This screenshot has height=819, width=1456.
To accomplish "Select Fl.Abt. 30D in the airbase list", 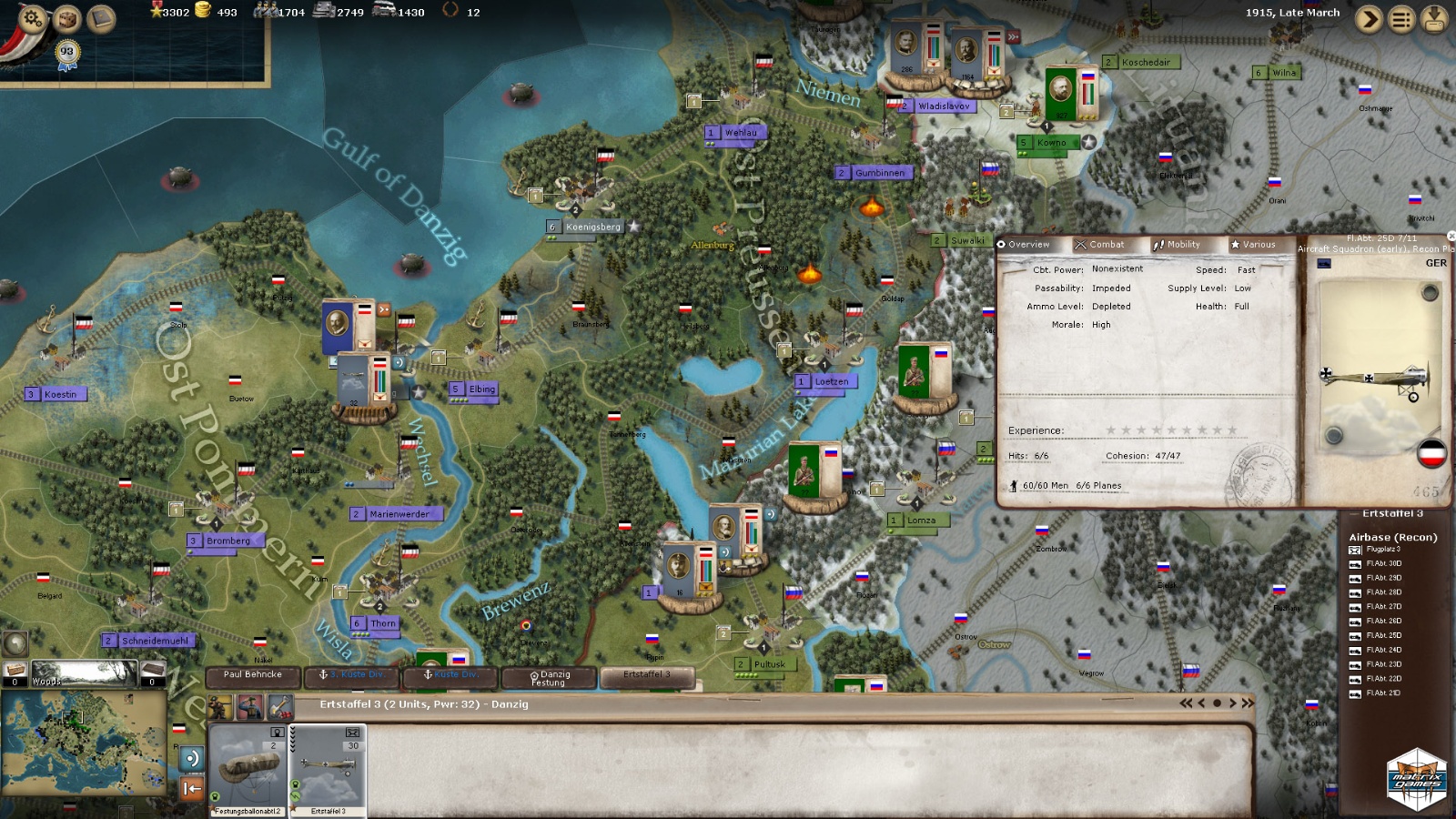I will (x=1383, y=564).
